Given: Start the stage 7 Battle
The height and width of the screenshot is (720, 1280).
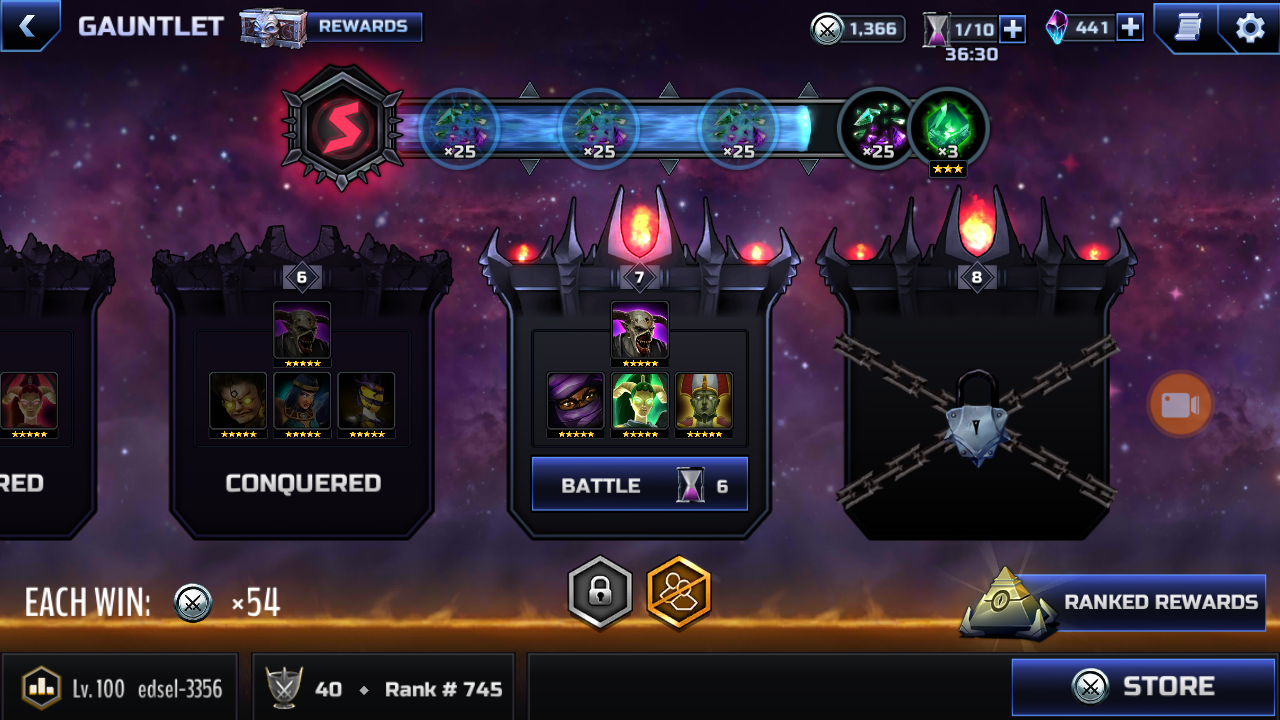Looking at the screenshot, I should pyautogui.click(x=640, y=485).
